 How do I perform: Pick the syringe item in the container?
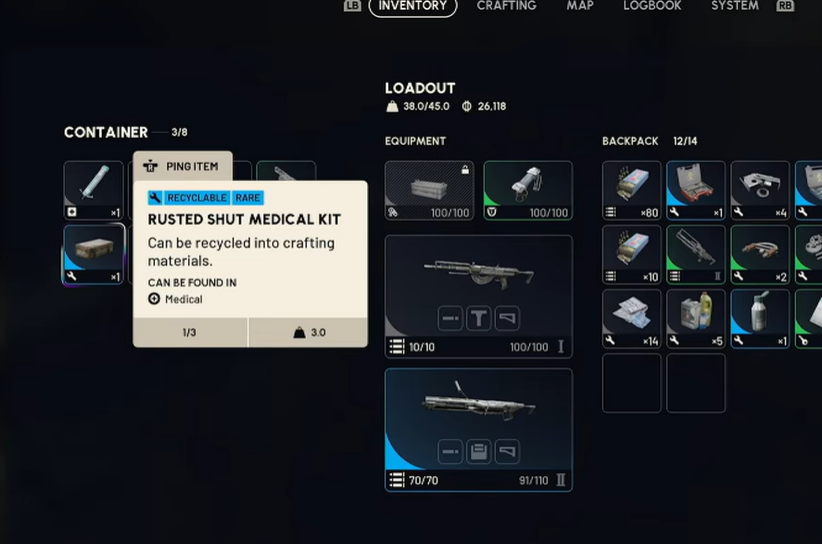(94, 189)
